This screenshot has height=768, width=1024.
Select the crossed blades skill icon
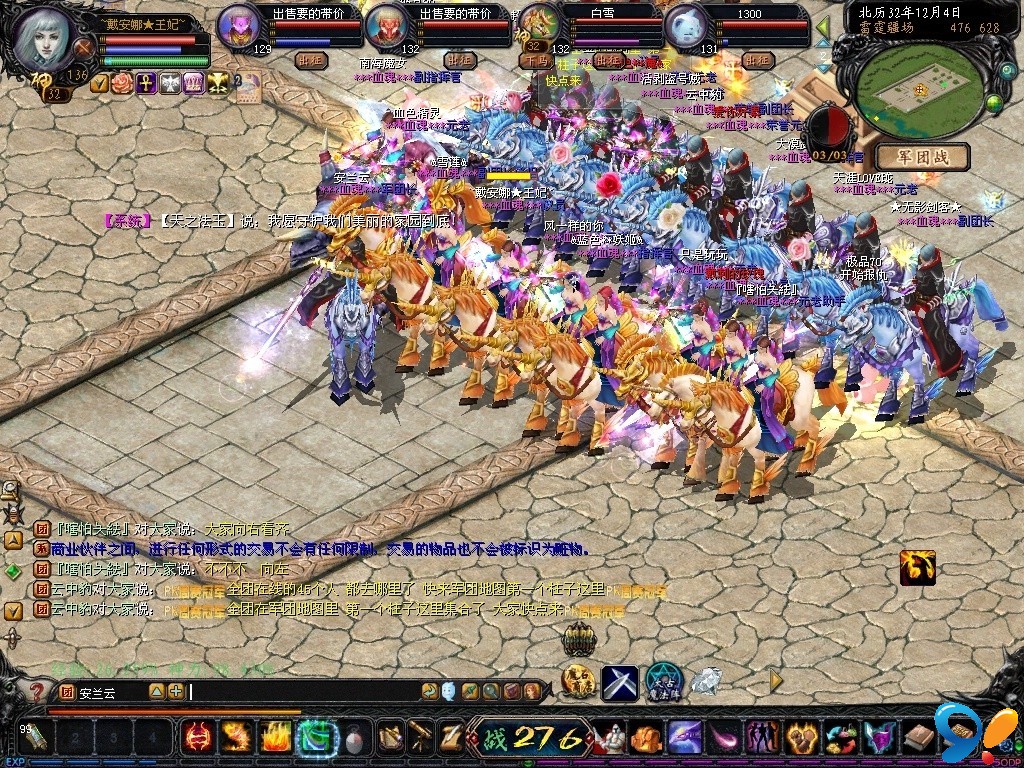click(x=619, y=682)
